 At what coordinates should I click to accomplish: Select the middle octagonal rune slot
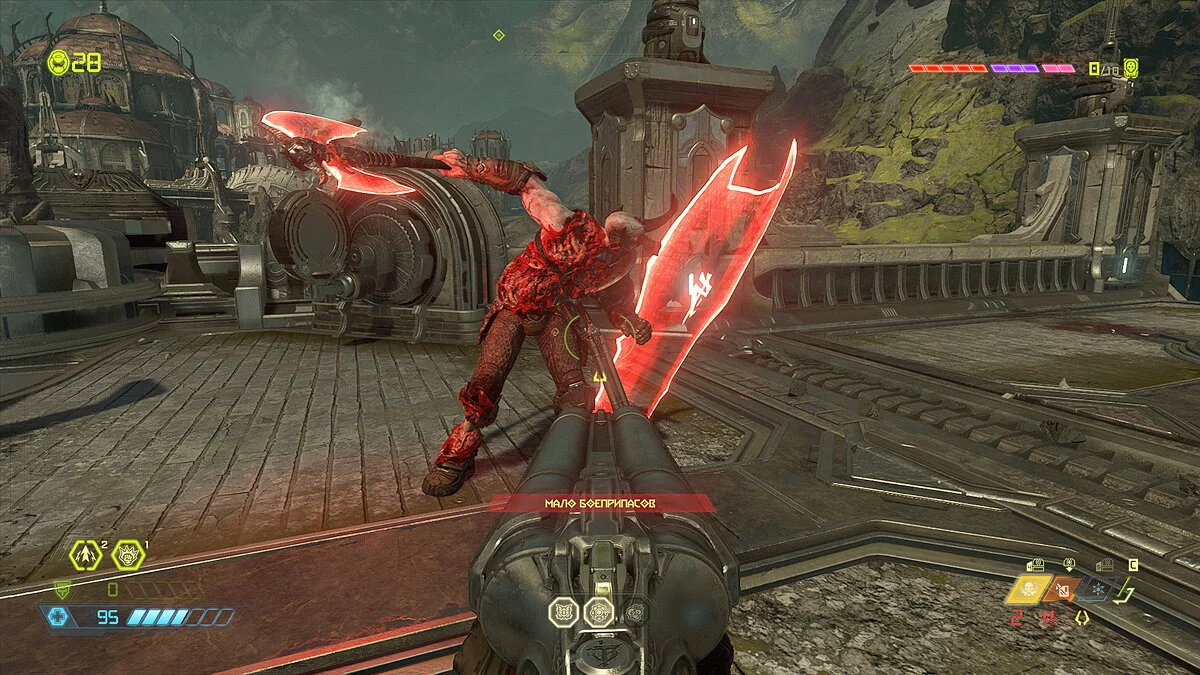(x=598, y=612)
